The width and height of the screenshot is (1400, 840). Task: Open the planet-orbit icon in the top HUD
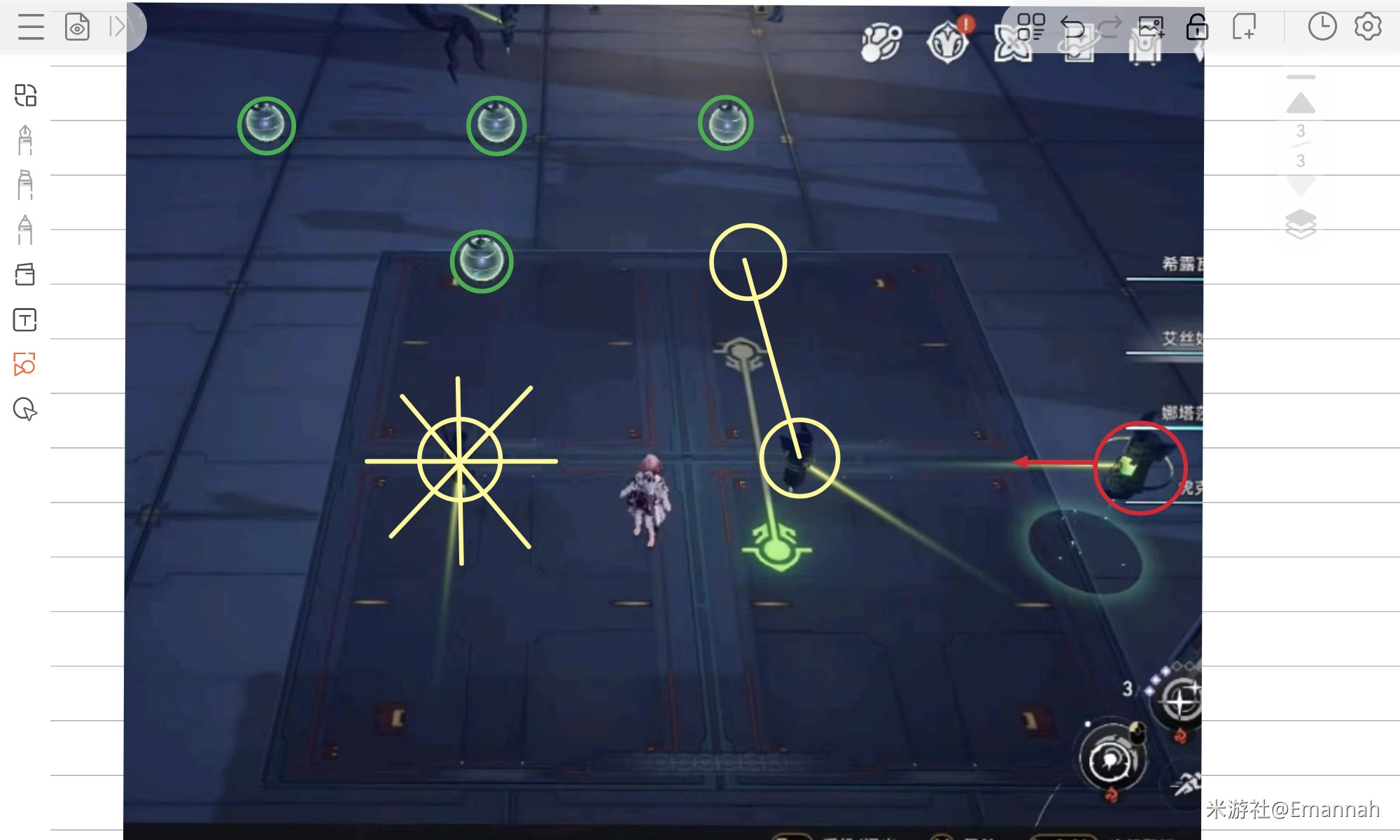(881, 43)
